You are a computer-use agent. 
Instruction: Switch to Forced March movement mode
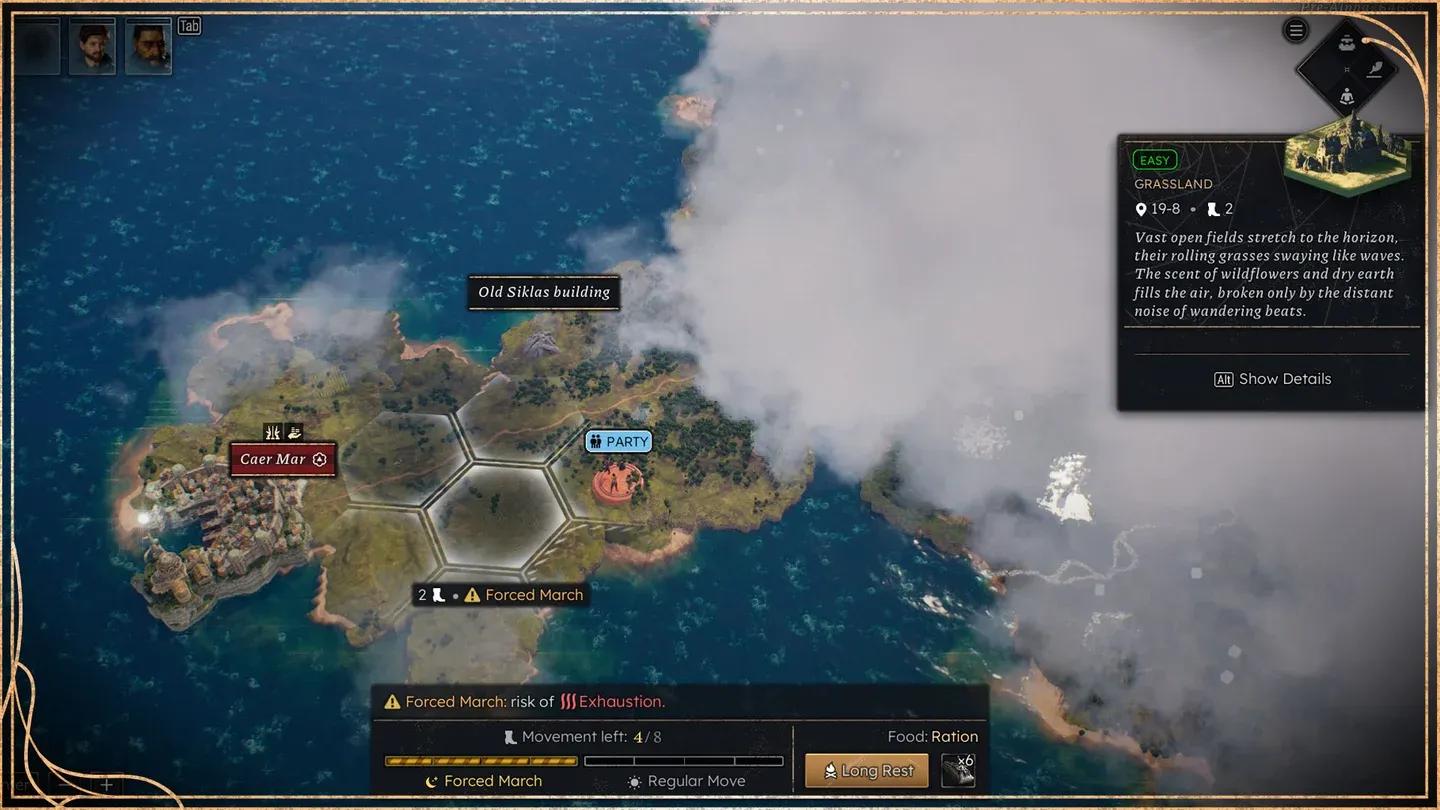tap(481, 780)
